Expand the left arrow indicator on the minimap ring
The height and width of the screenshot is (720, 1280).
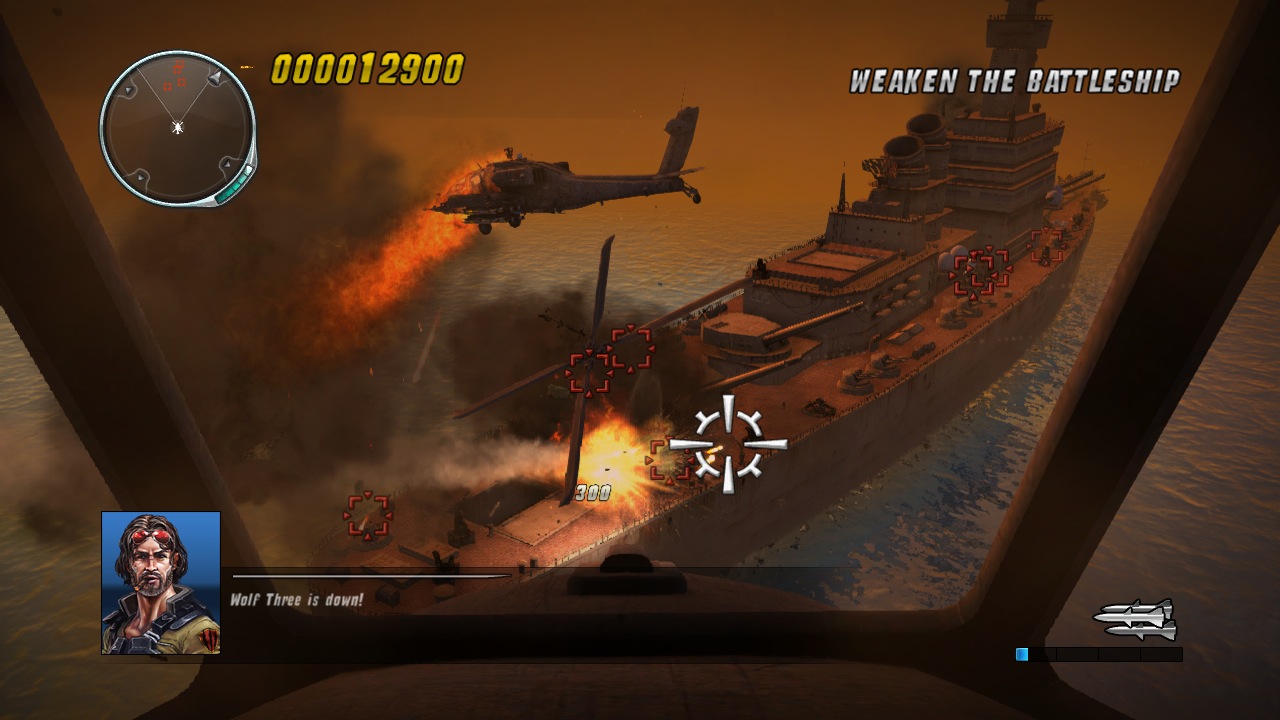(129, 91)
